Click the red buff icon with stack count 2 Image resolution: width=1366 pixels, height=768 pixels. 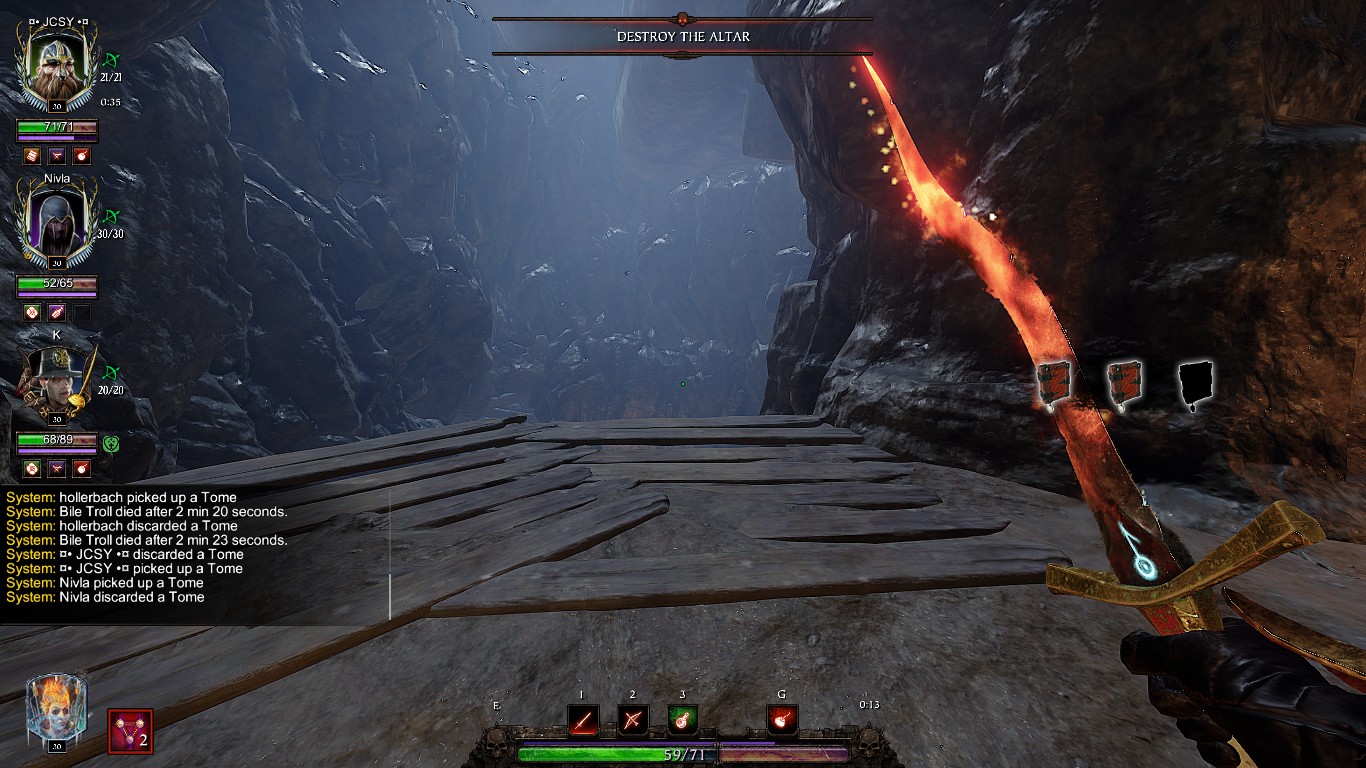[x=130, y=731]
